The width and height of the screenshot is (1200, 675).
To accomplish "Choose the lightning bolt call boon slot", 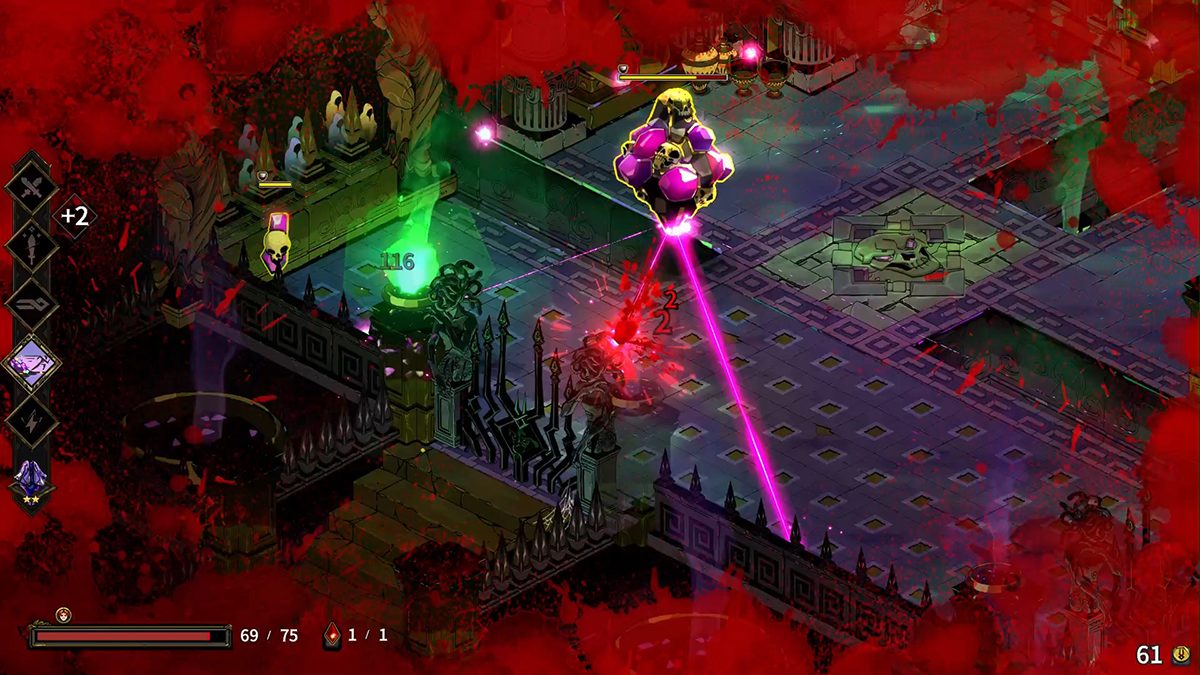I will click(31, 420).
